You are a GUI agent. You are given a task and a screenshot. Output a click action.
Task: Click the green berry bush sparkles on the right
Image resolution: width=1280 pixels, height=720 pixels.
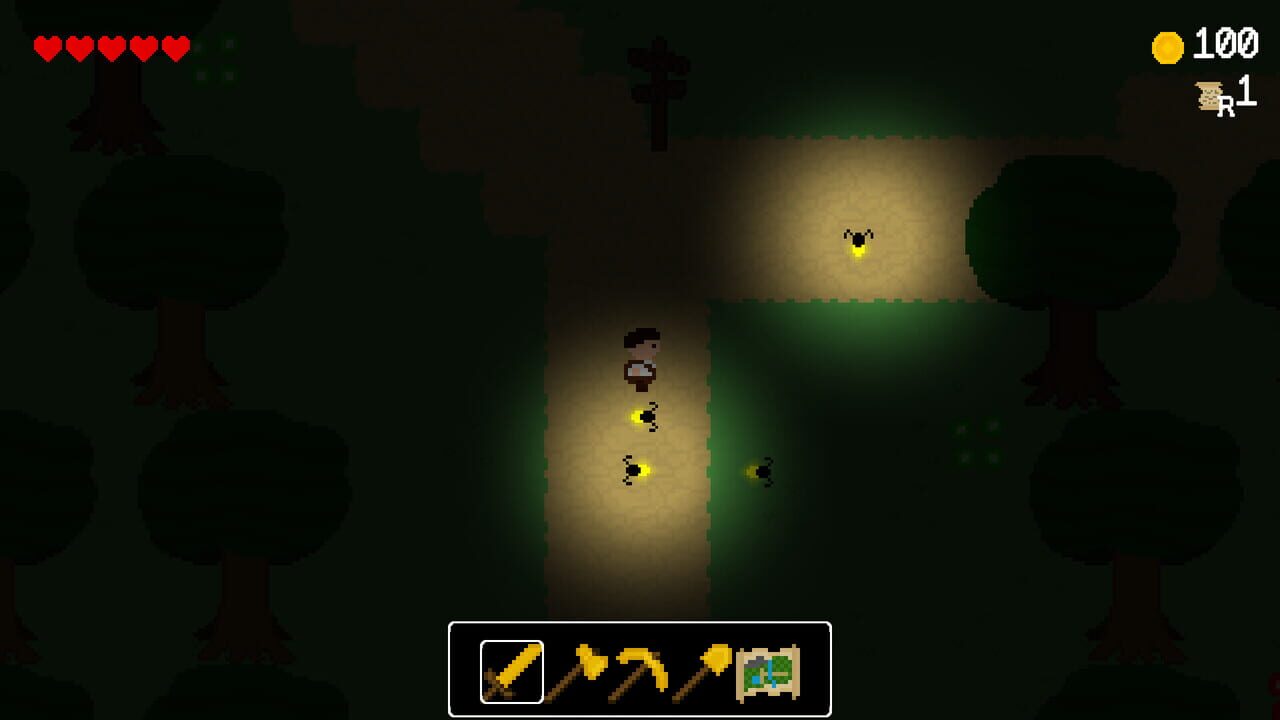tap(975, 443)
